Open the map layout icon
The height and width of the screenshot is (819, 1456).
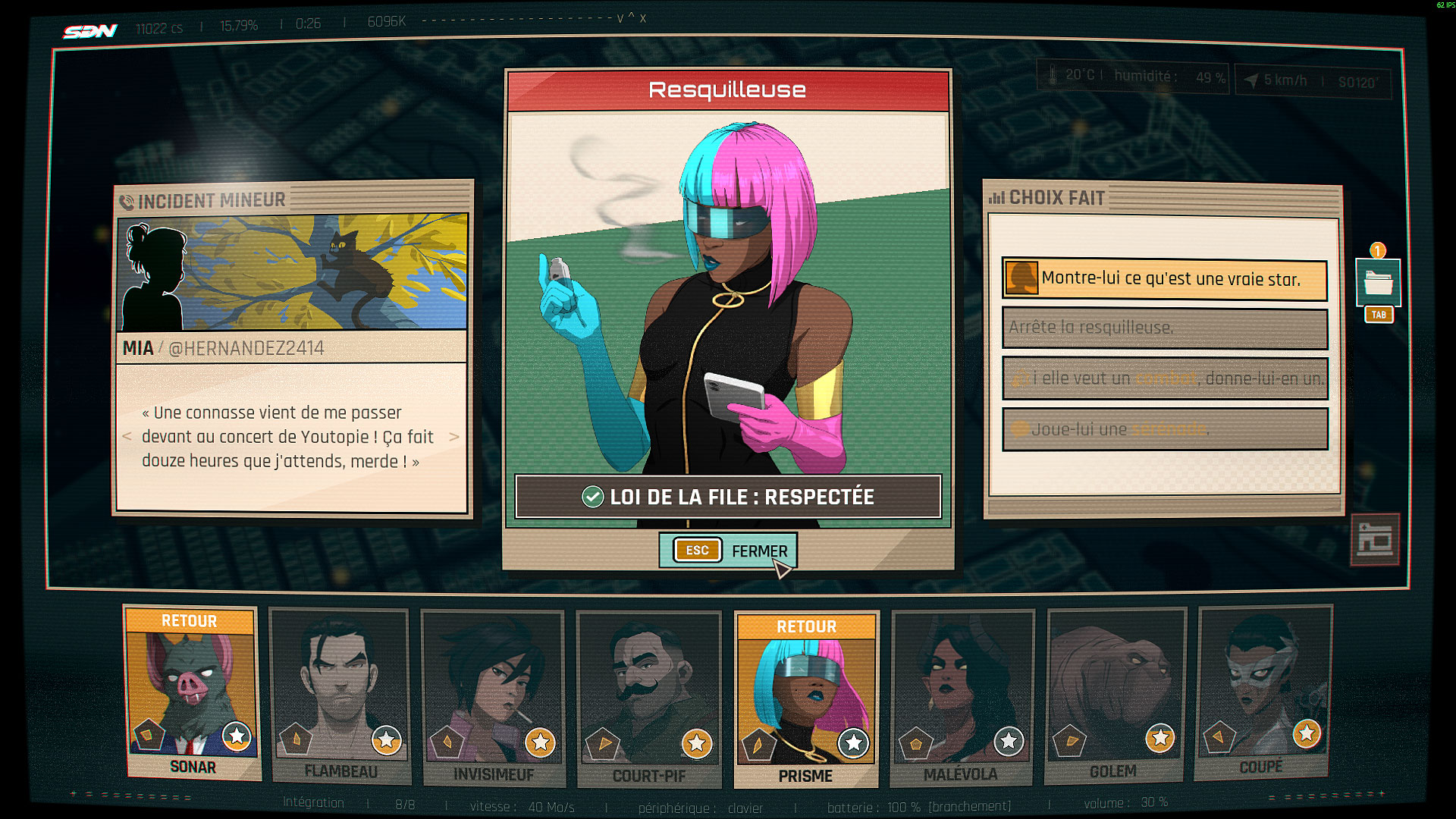[x=1374, y=540]
